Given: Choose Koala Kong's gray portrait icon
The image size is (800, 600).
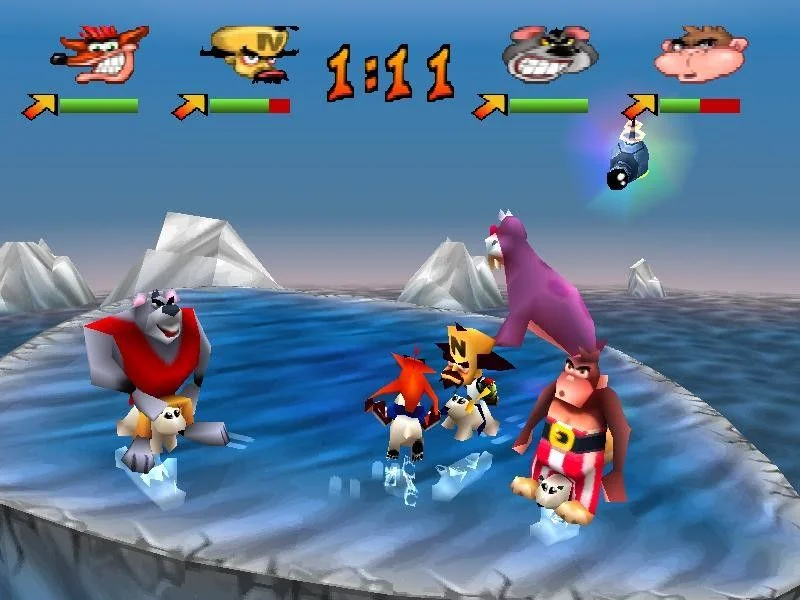Looking at the screenshot, I should 545,55.
